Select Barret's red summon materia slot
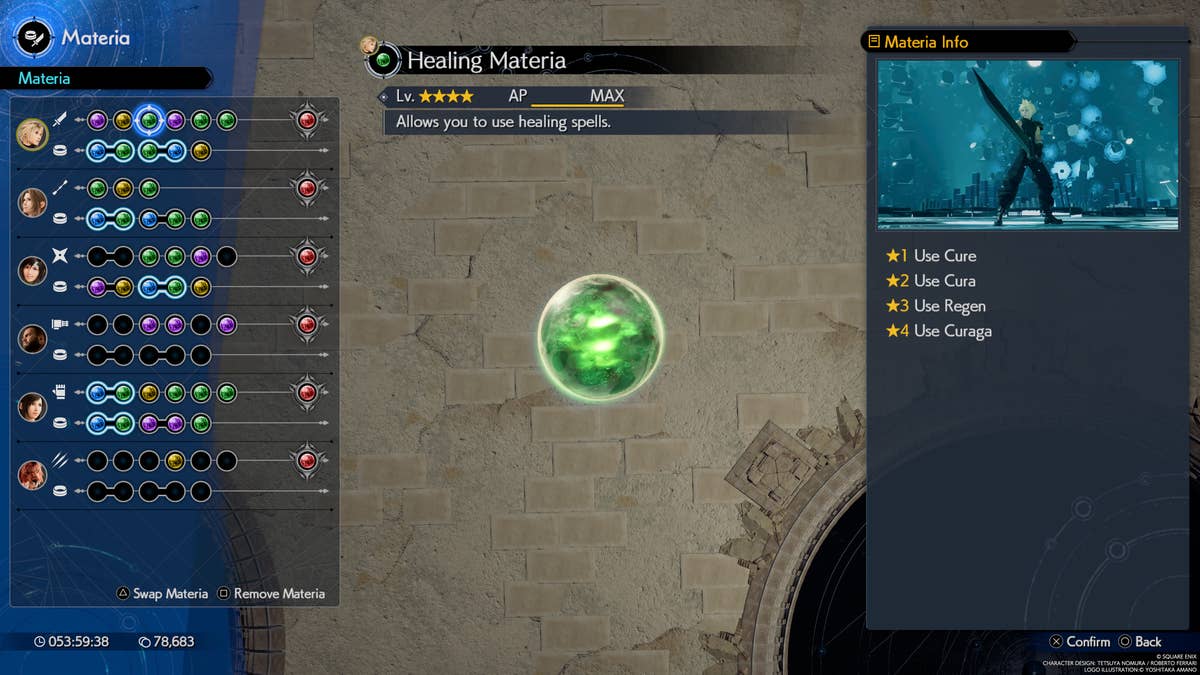Image resolution: width=1200 pixels, height=675 pixels. (x=307, y=324)
